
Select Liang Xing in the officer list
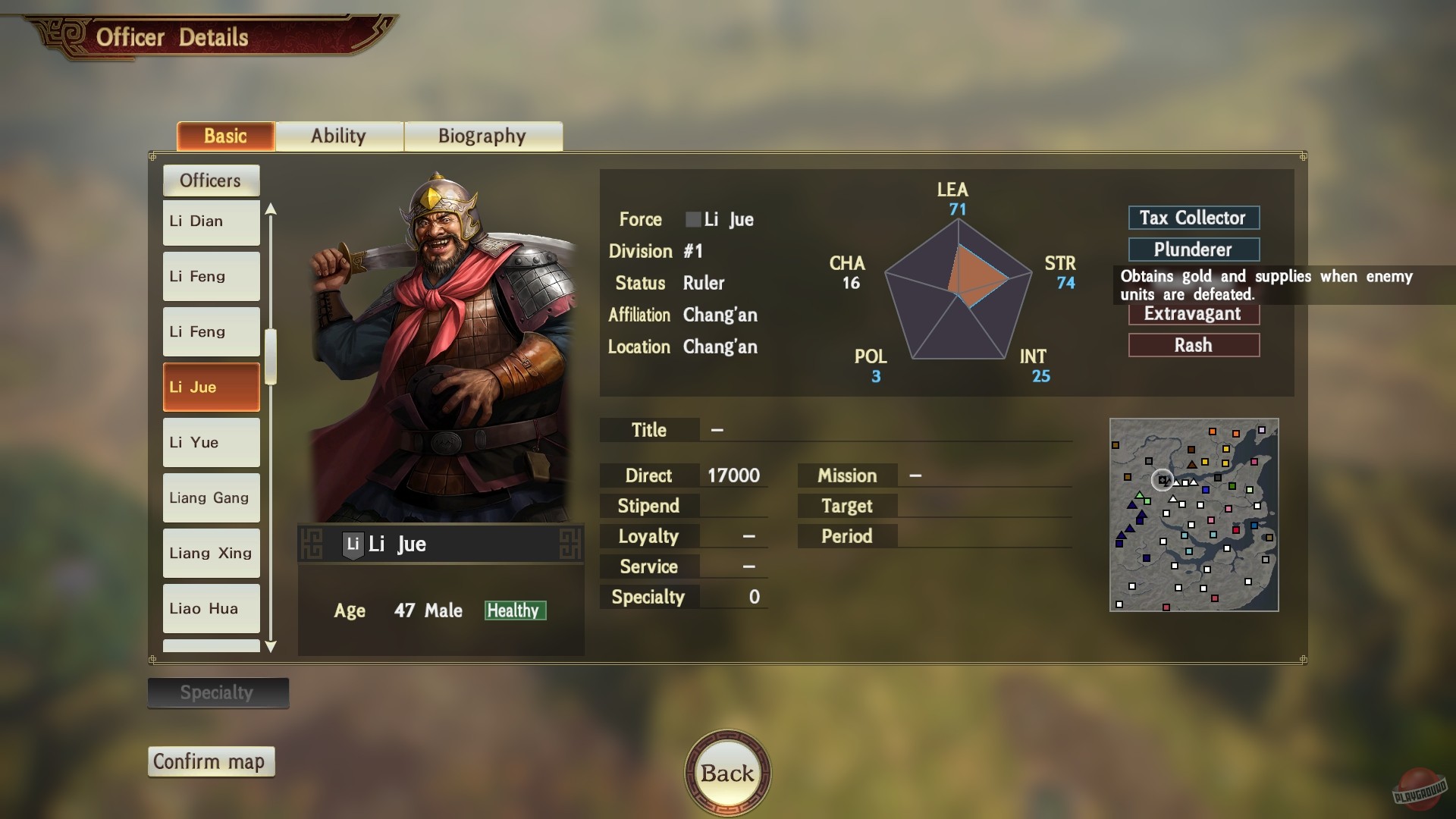[211, 553]
